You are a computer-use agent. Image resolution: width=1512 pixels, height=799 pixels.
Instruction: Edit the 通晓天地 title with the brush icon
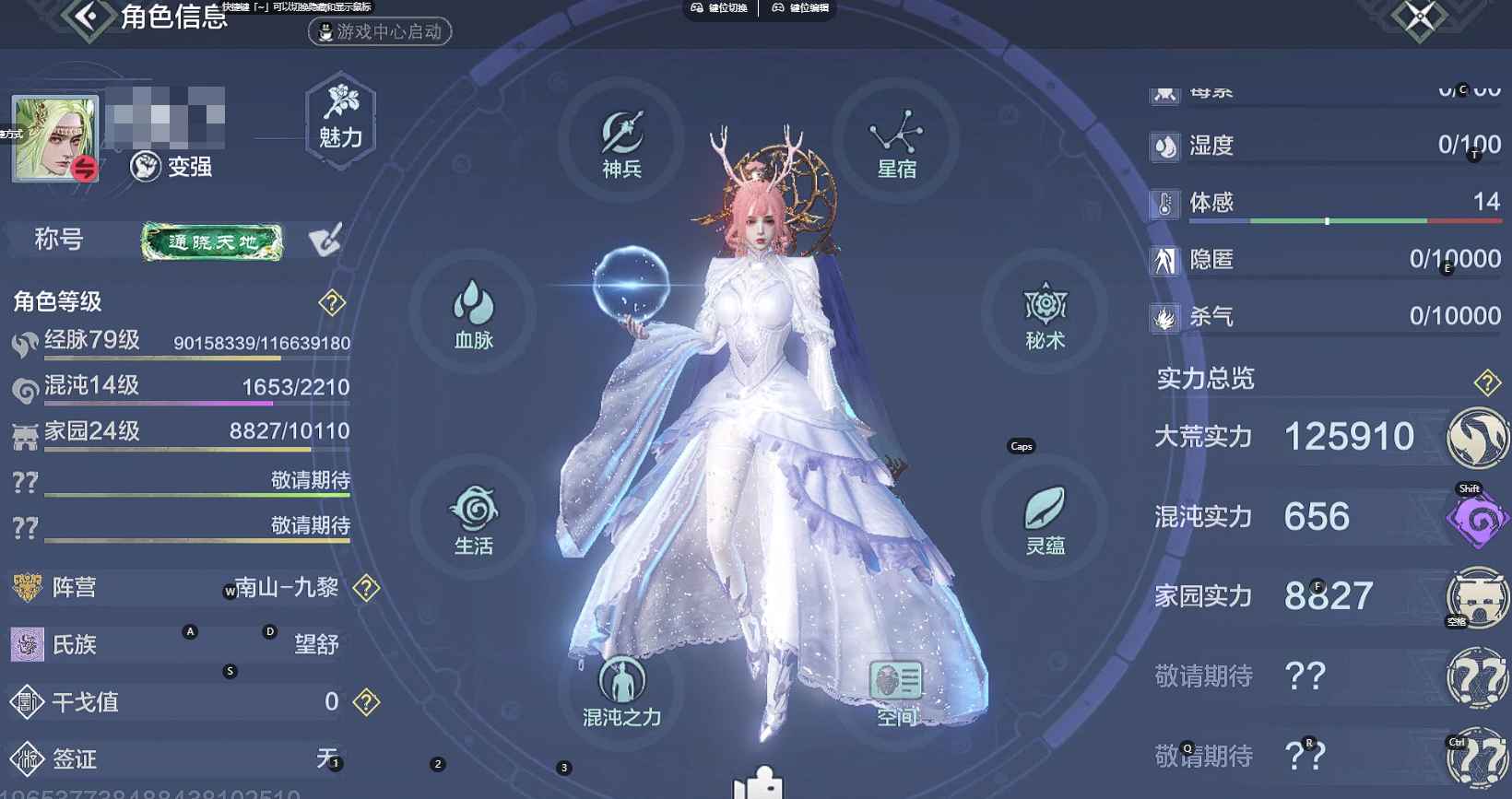tap(325, 240)
